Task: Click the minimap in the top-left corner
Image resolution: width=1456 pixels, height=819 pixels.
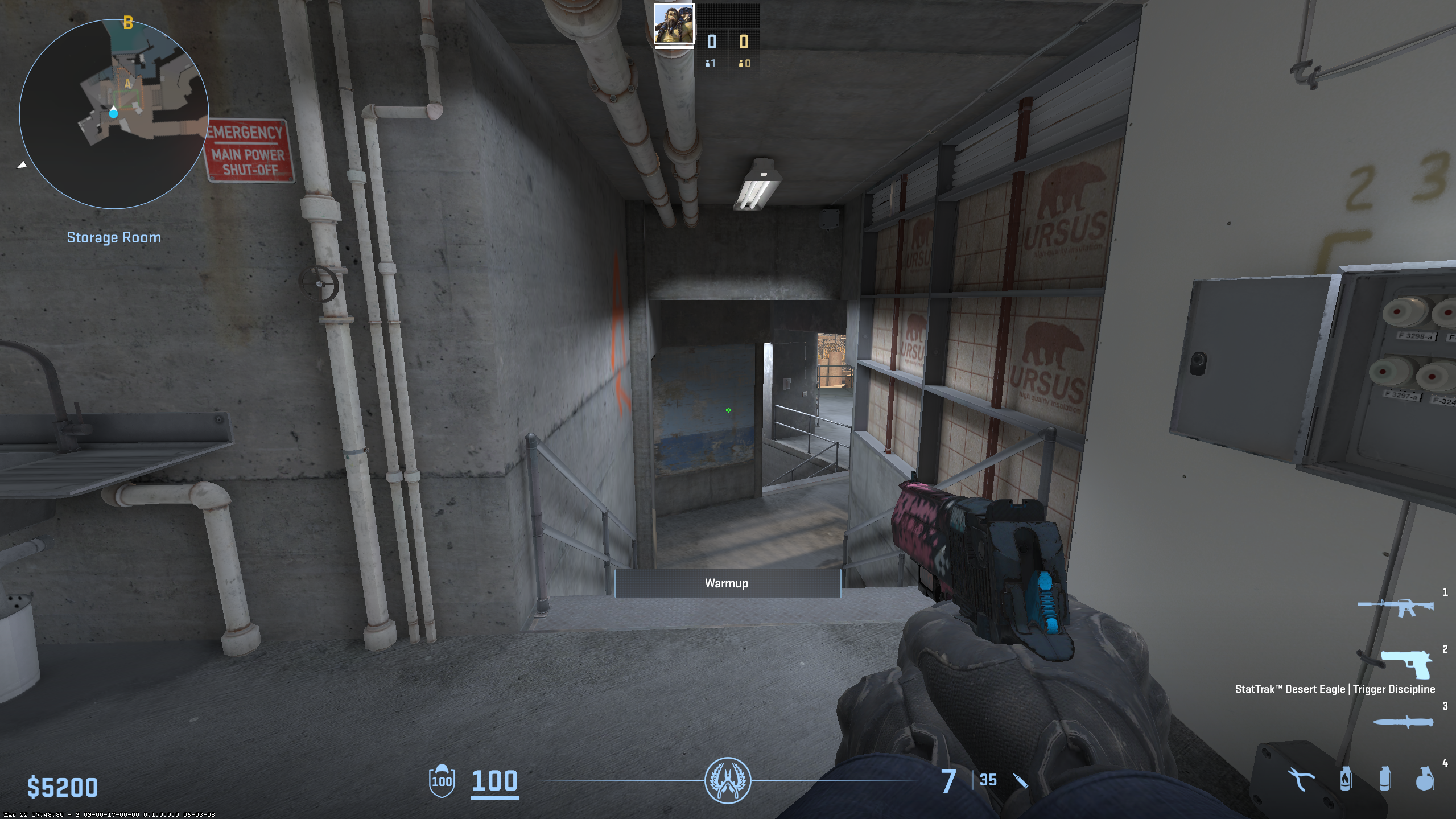Action: click(x=113, y=112)
